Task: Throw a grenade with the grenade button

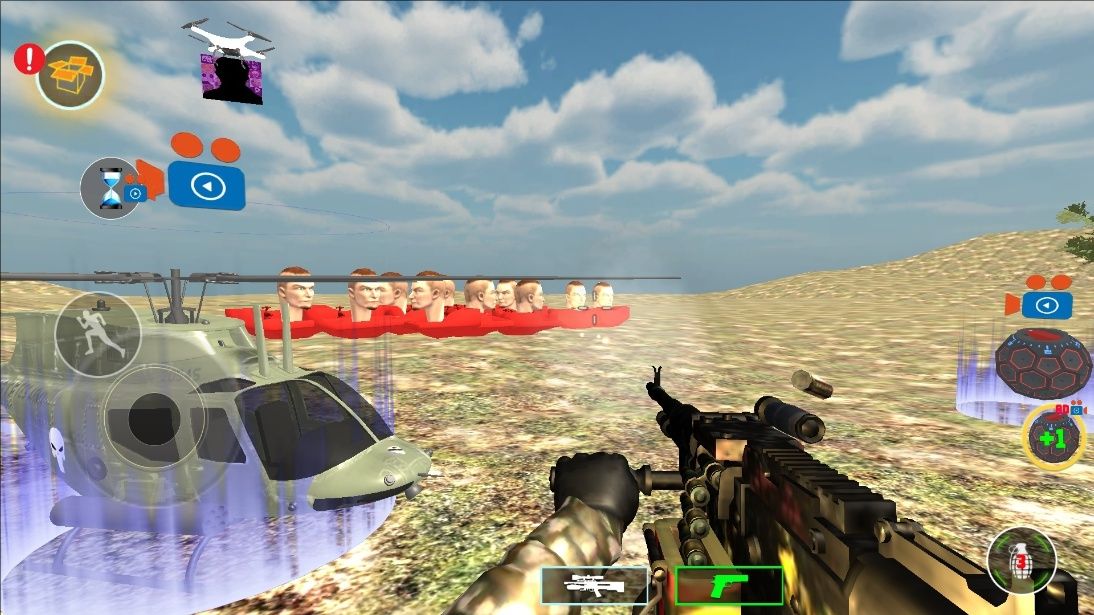Action: click(1021, 560)
